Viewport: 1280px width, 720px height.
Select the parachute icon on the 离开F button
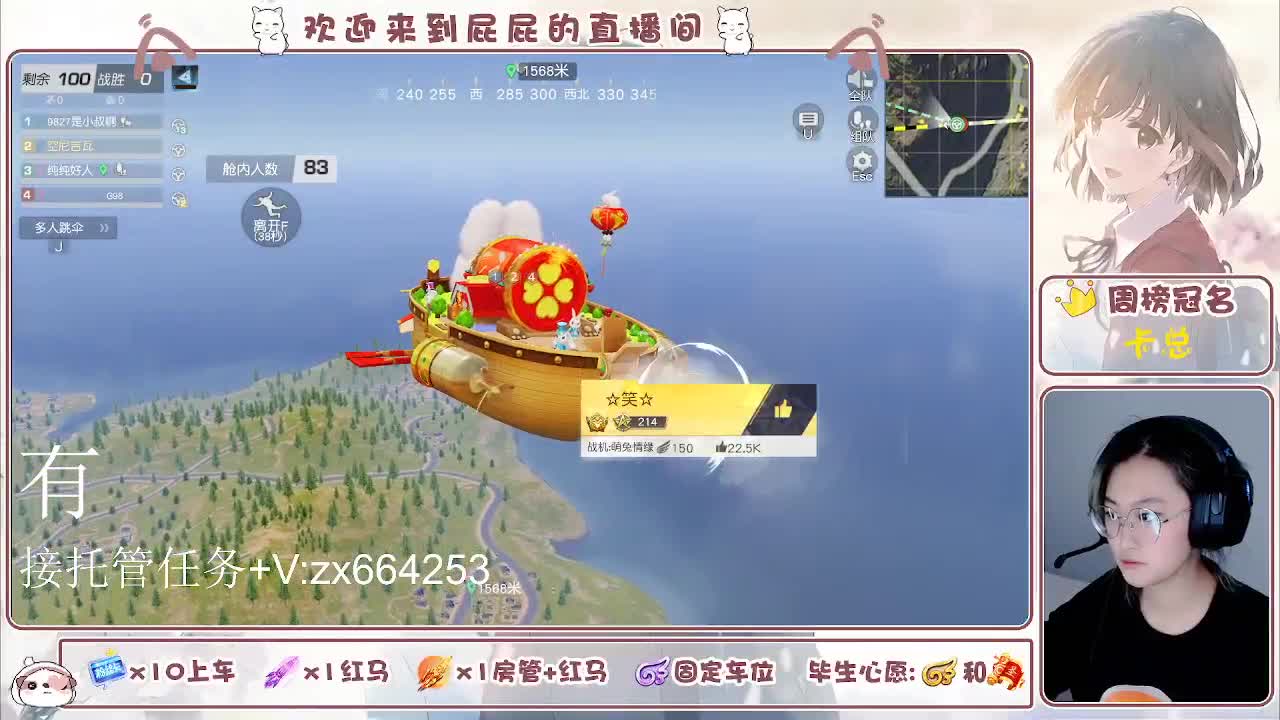[x=268, y=207]
